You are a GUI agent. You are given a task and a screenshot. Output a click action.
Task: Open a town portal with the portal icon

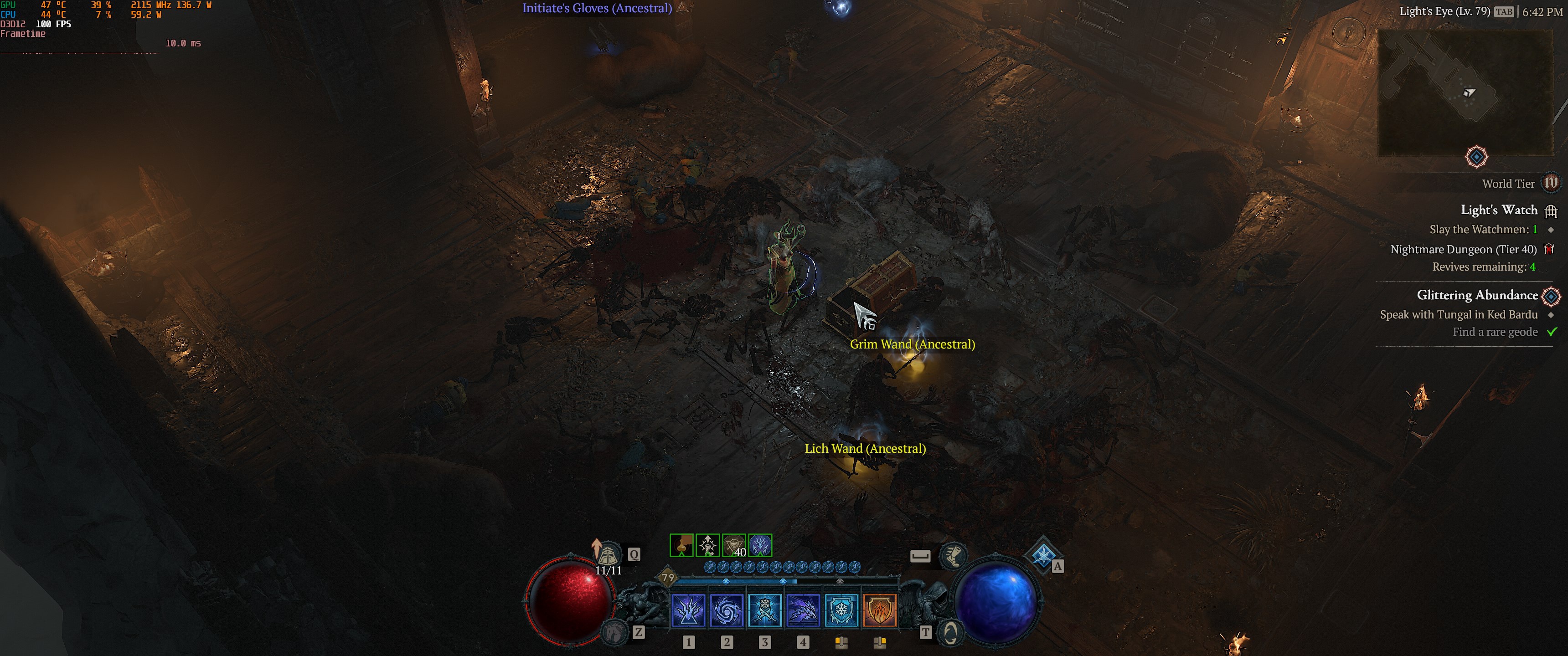[x=950, y=633]
